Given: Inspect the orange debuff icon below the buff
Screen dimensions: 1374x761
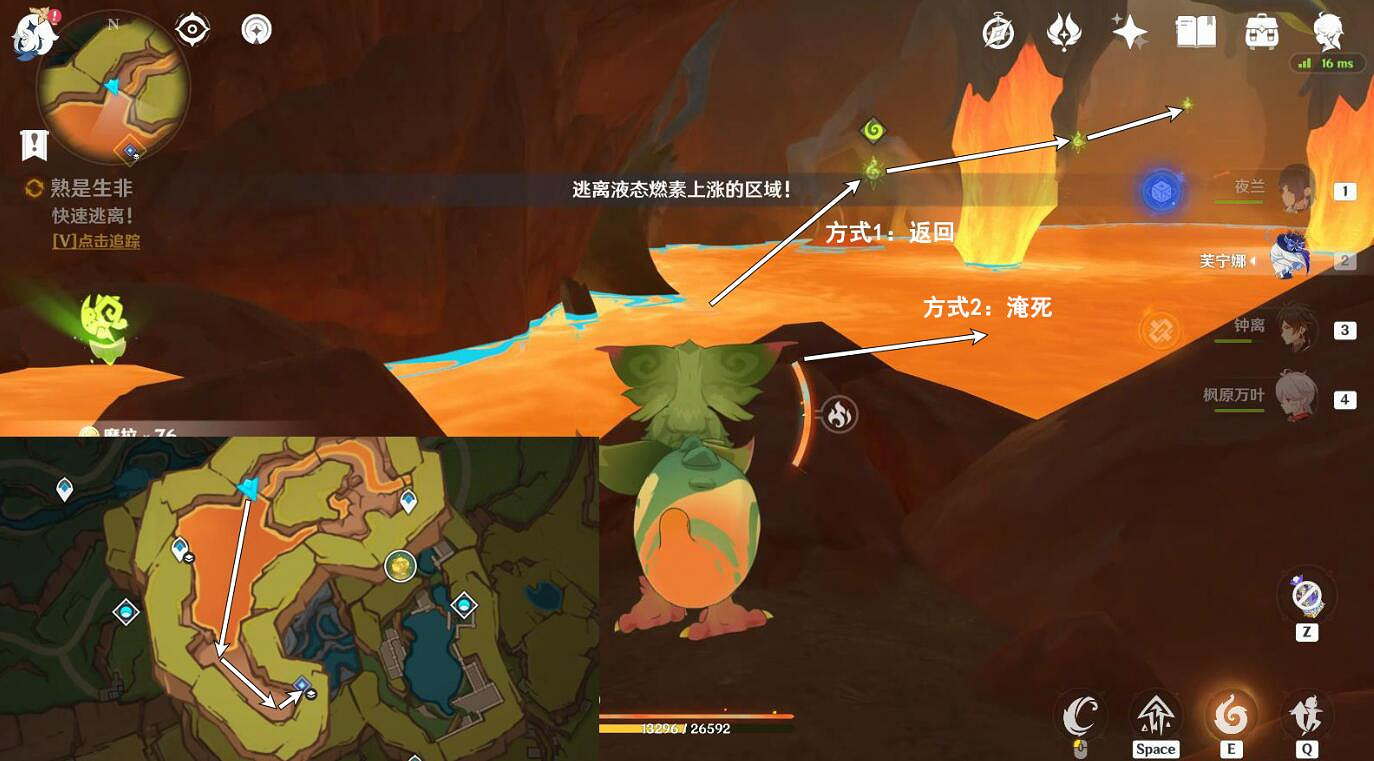Looking at the screenshot, I should [x=1159, y=330].
